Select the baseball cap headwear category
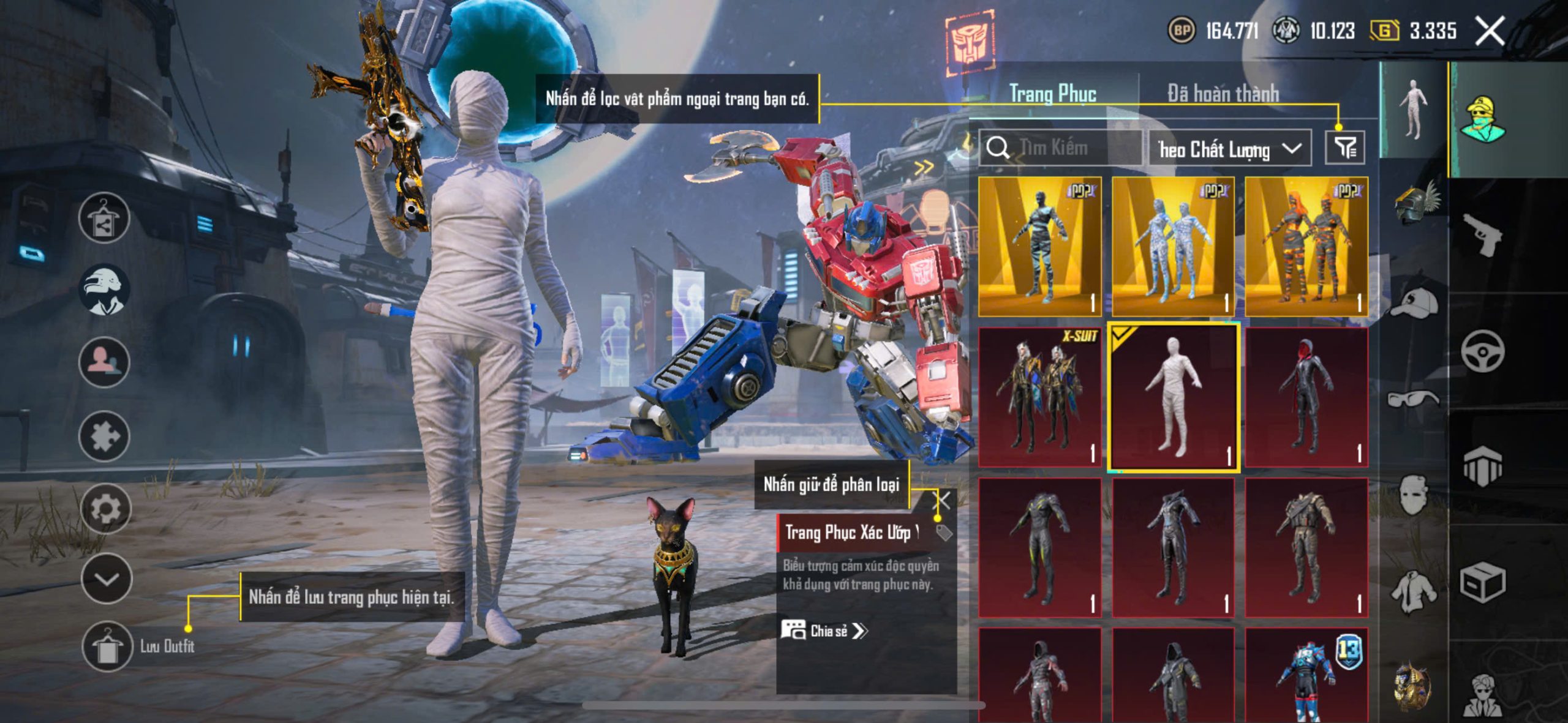Screen dimensions: 1568x723 1414,302
